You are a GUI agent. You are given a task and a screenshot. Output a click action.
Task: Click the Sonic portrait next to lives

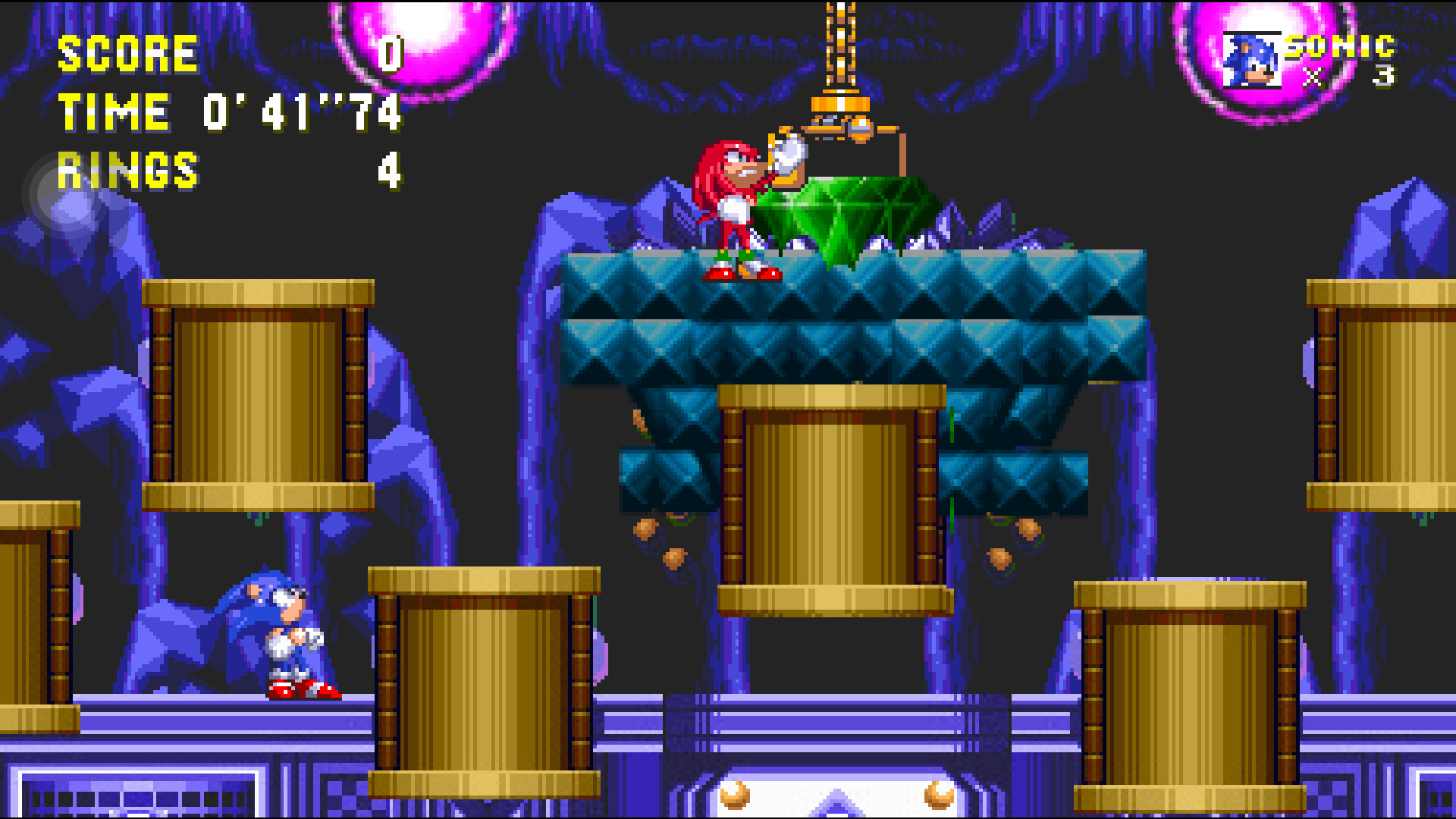click(x=1250, y=61)
